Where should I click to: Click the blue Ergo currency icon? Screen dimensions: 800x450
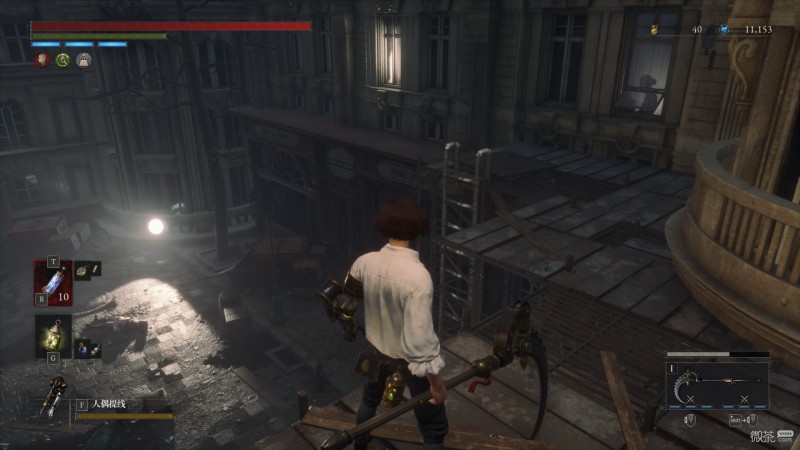tap(725, 30)
